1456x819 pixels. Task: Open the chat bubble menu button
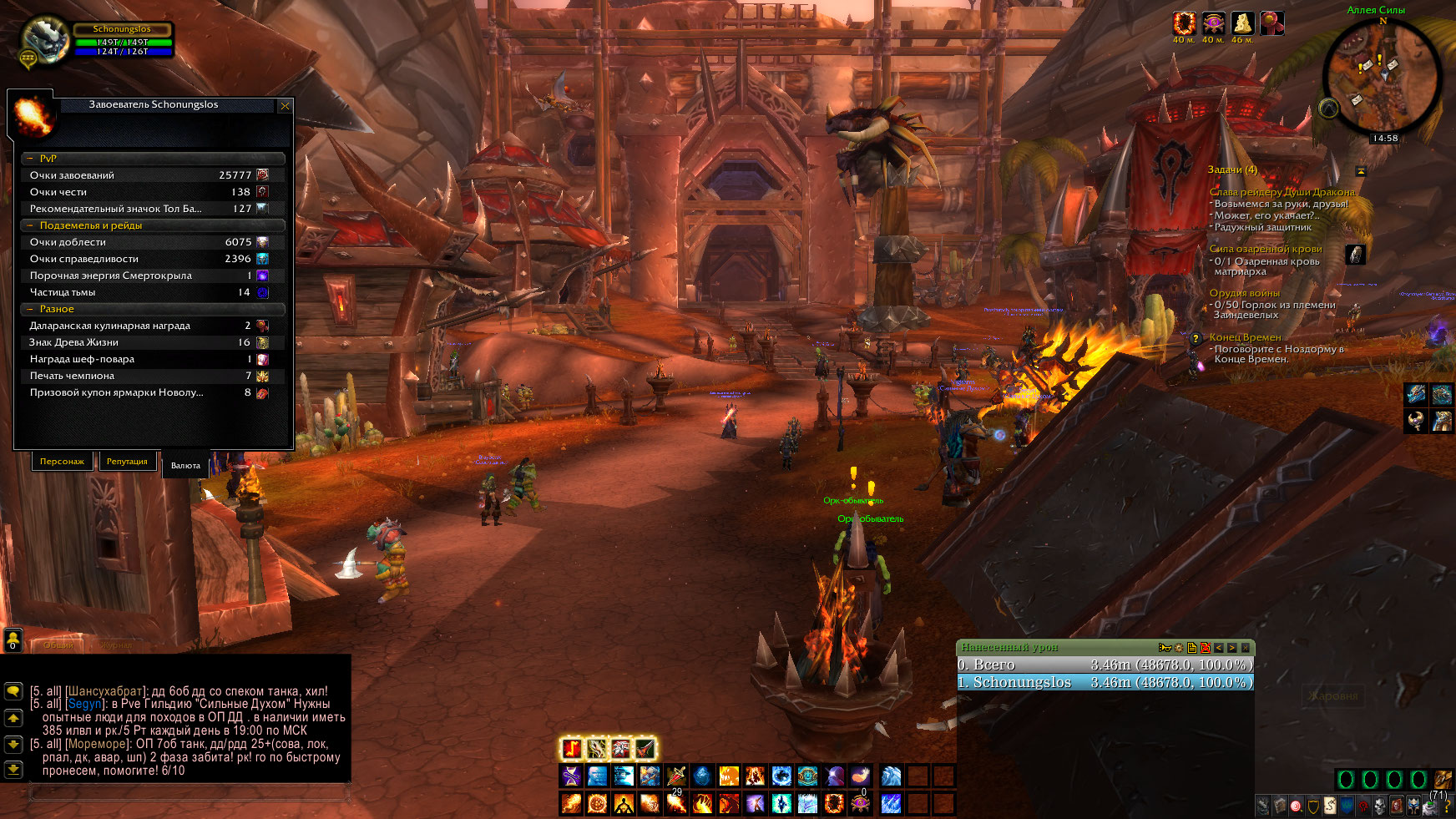[13, 691]
